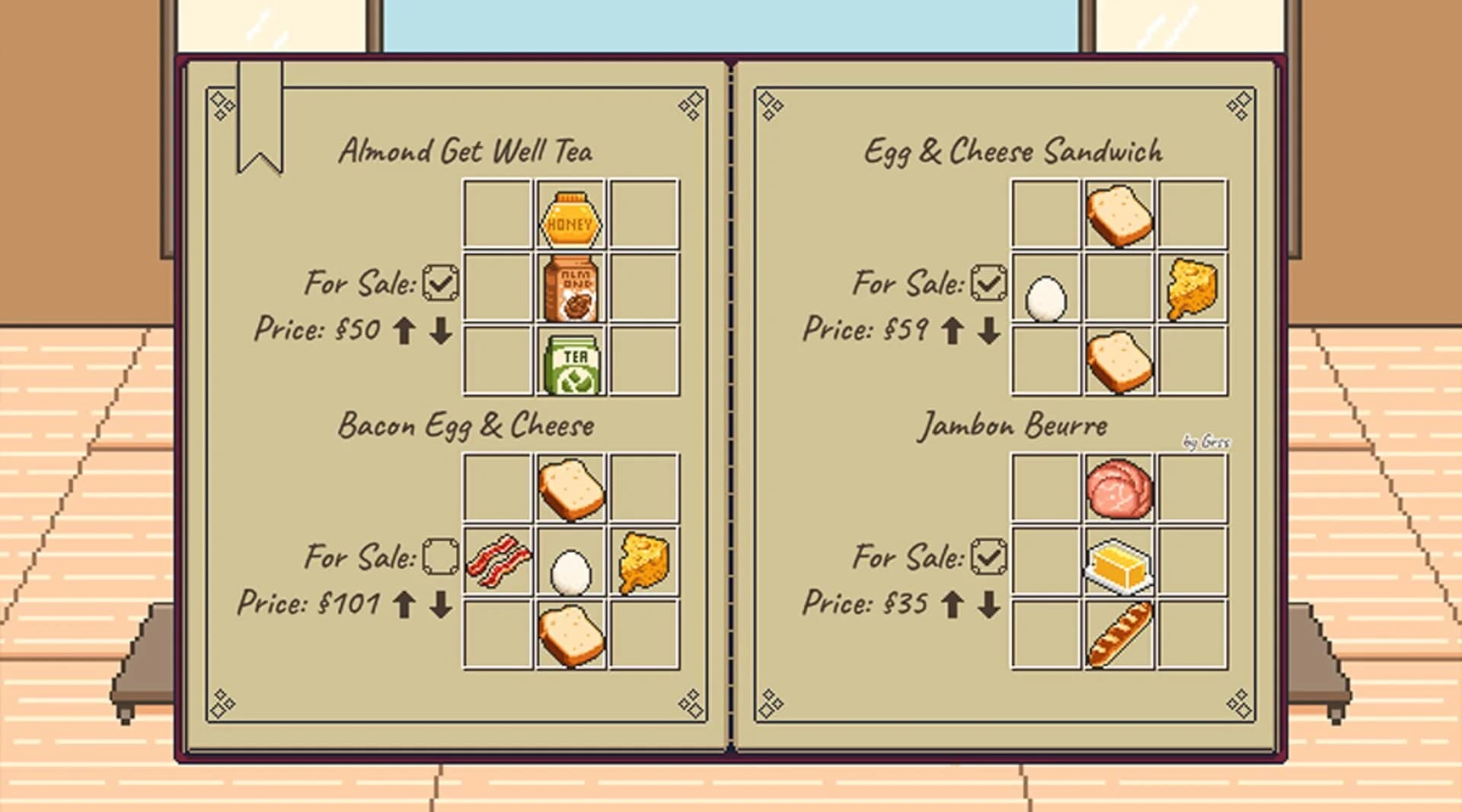
Task: Select the honey jar ingredient
Action: tap(570, 218)
